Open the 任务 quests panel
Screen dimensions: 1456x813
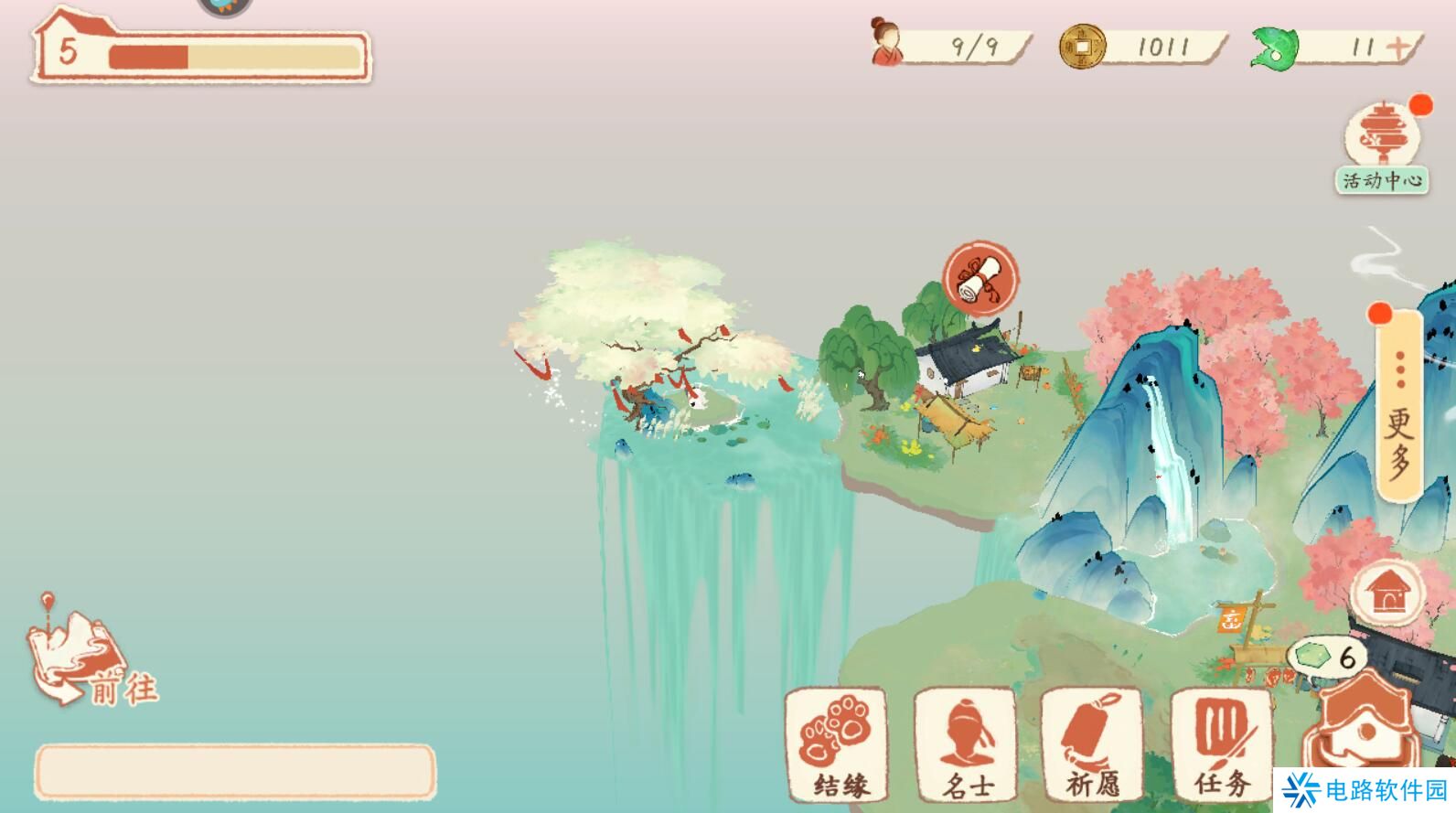pyautogui.click(x=1221, y=744)
